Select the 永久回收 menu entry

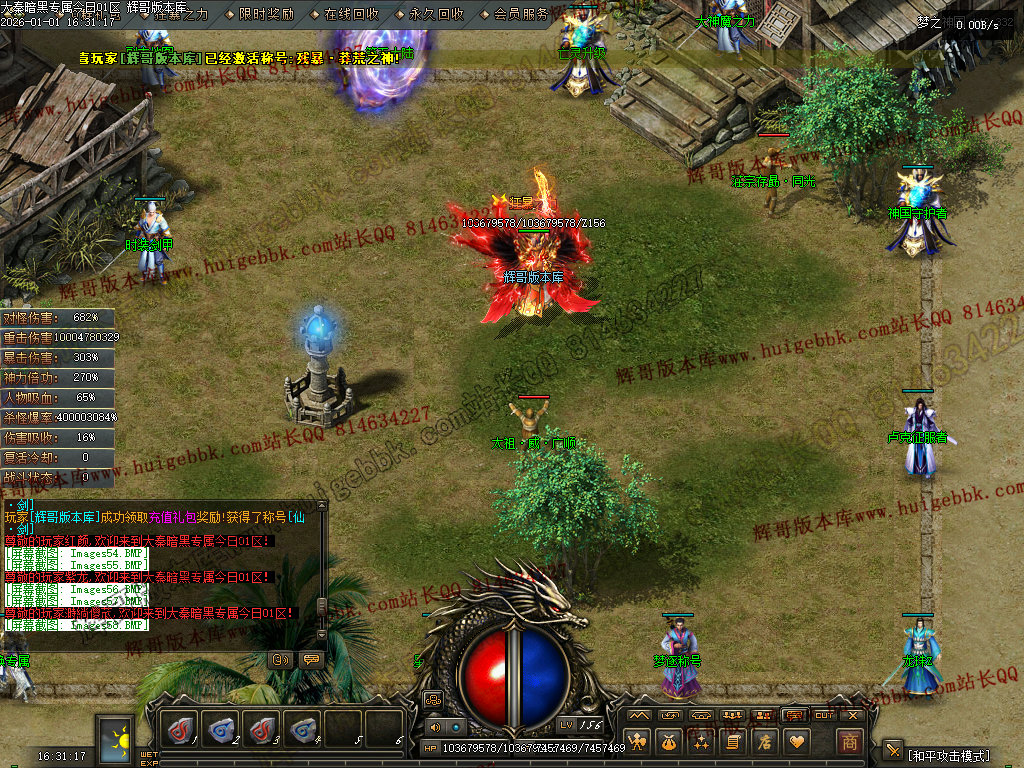437,14
